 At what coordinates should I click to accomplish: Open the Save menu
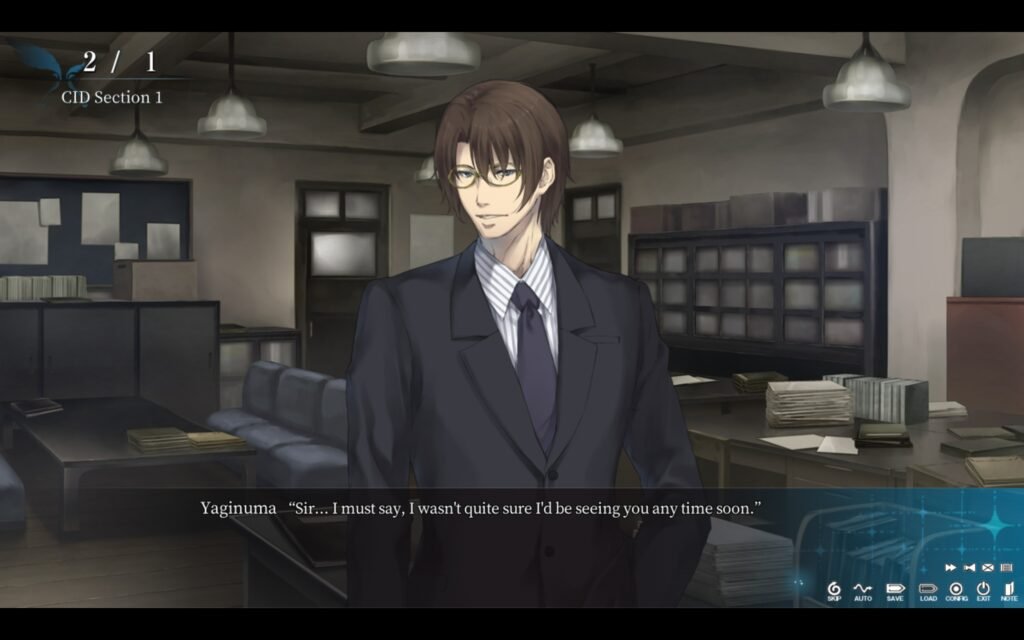pyautogui.click(x=894, y=590)
